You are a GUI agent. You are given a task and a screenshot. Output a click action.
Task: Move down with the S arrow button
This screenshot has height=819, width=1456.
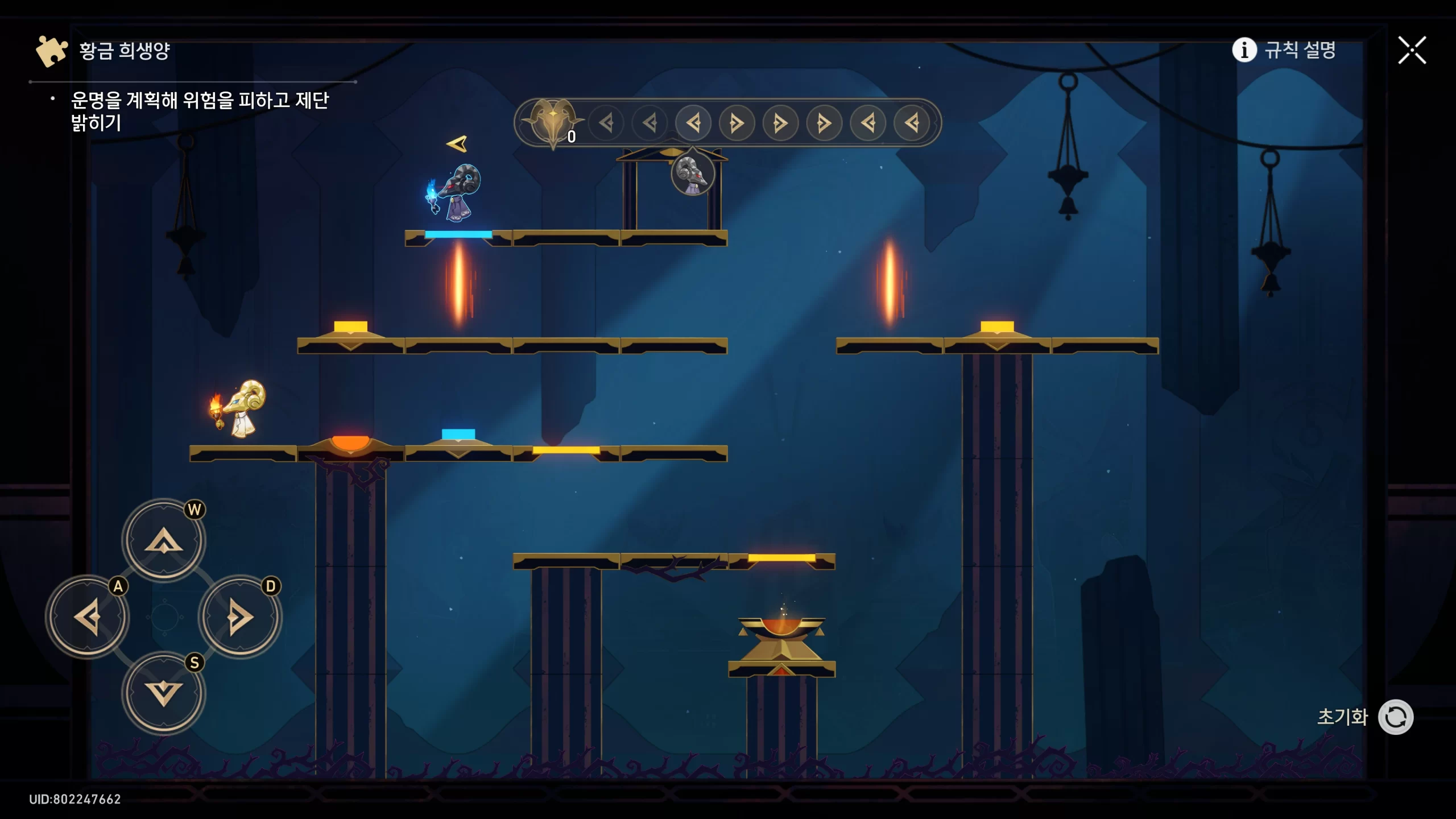164,693
